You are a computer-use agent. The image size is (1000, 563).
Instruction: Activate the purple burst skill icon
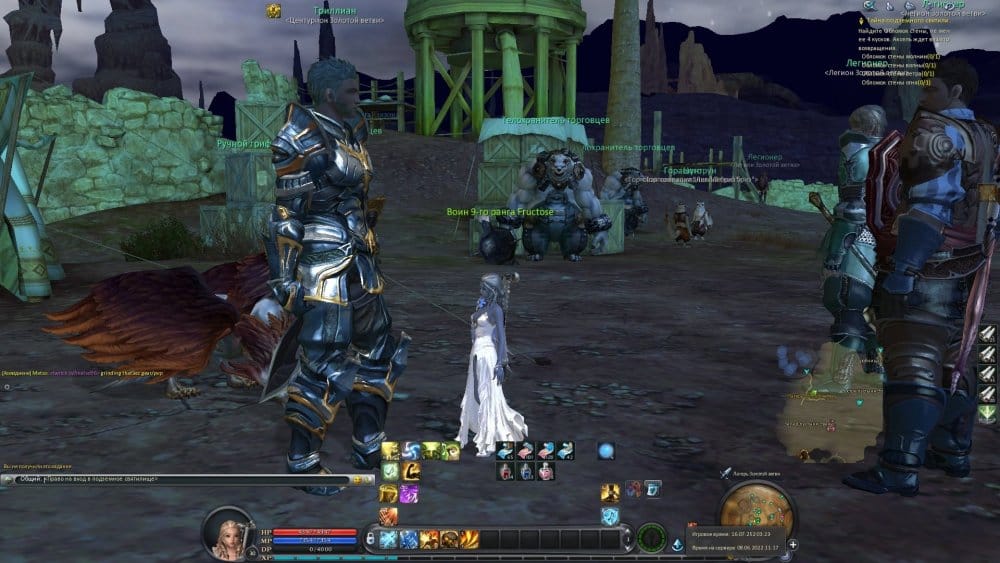coord(409,493)
